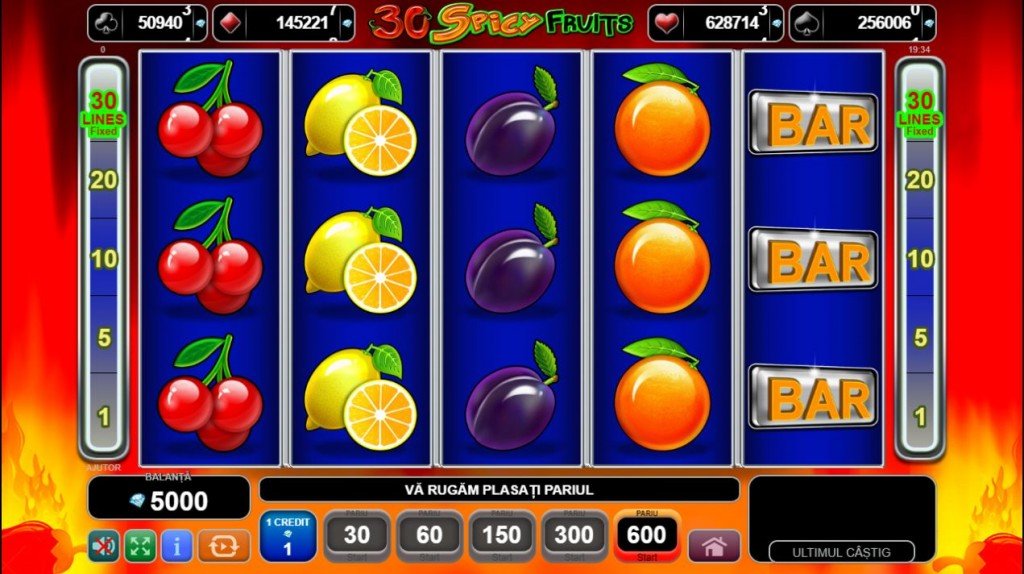This screenshot has width=1024, height=574.
Task: Open the blue info paytable button
Action: click(x=177, y=546)
